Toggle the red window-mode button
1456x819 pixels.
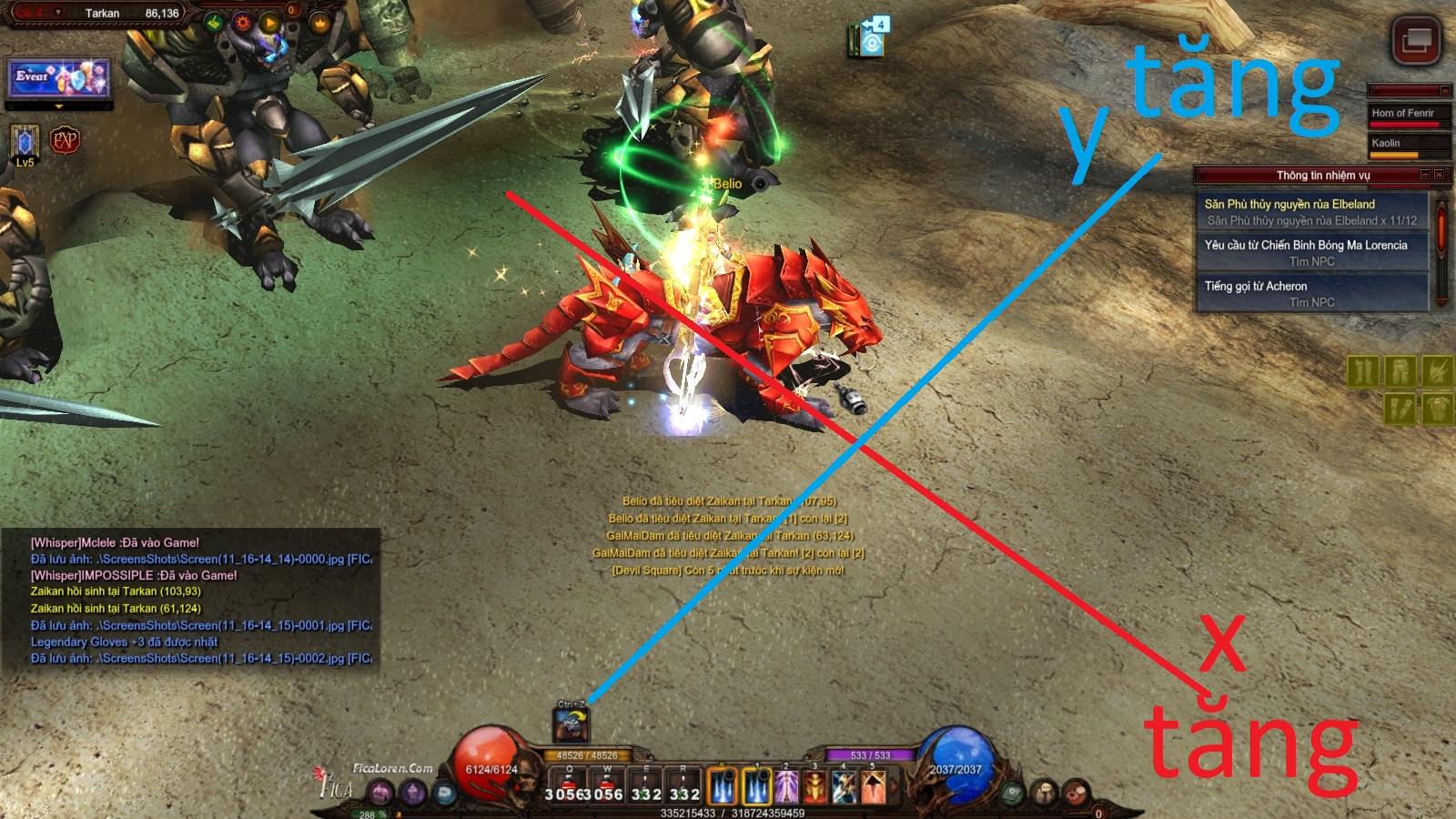1416,41
